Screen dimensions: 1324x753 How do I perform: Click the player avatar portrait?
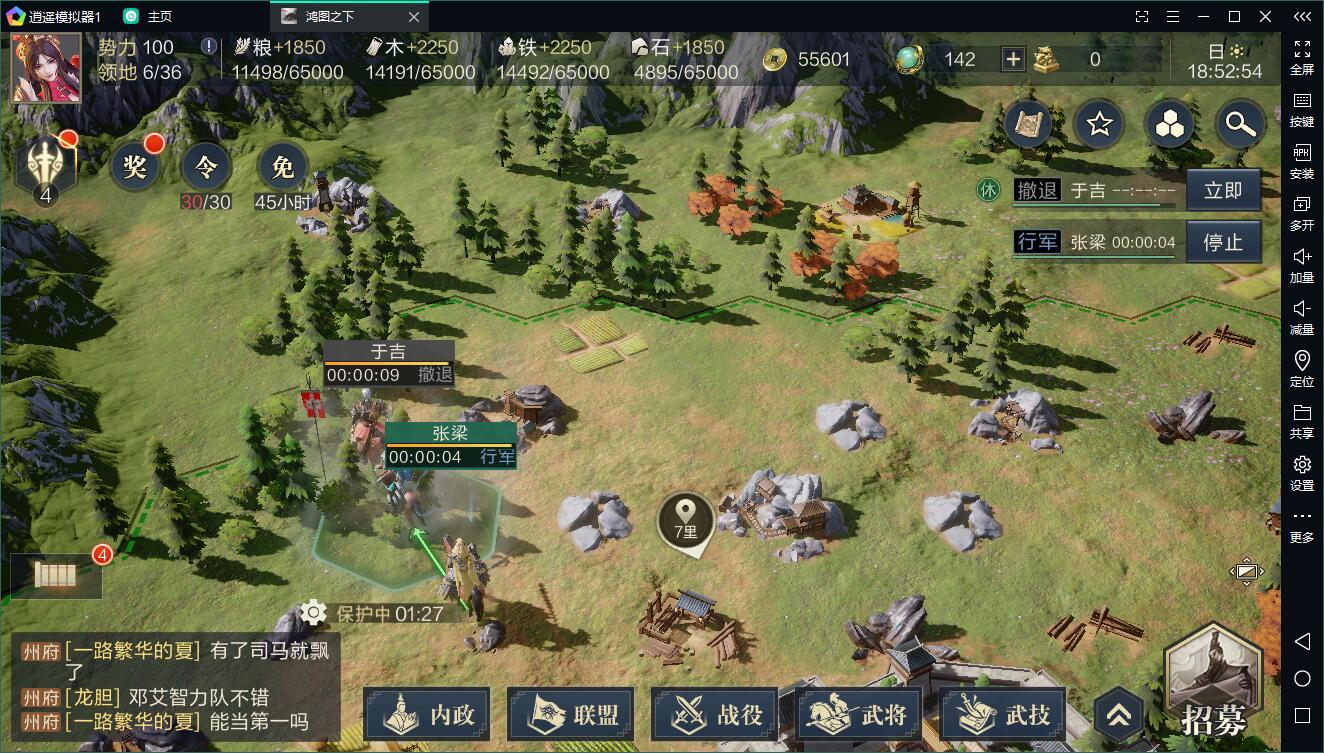pyautogui.click(x=46, y=68)
